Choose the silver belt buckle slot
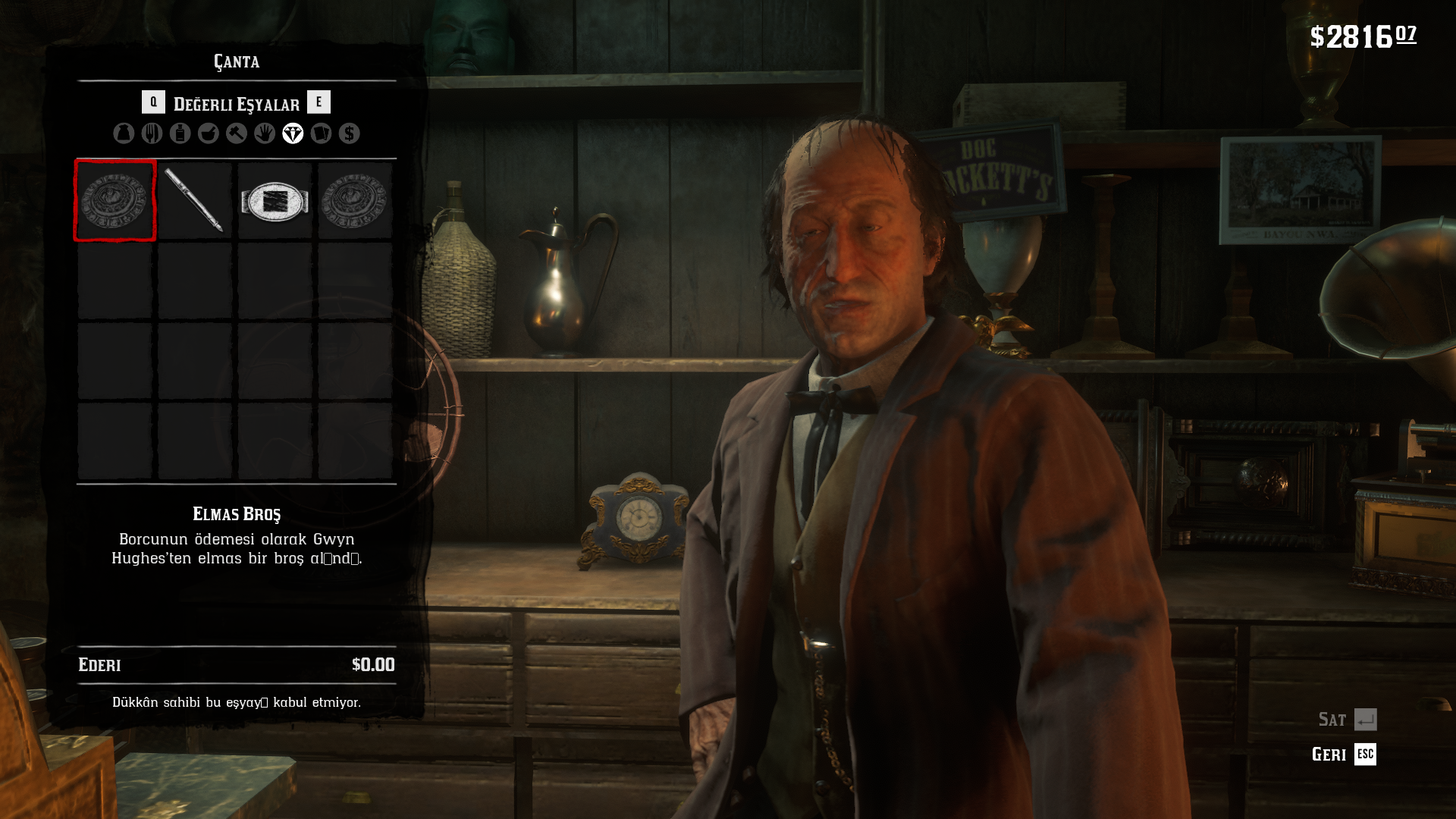 pyautogui.click(x=275, y=201)
